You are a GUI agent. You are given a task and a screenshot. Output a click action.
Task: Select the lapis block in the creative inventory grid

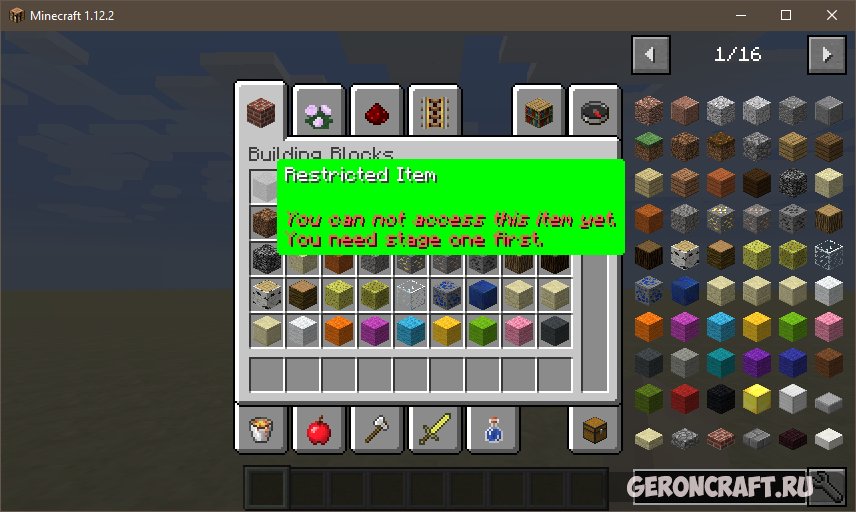pos(483,293)
